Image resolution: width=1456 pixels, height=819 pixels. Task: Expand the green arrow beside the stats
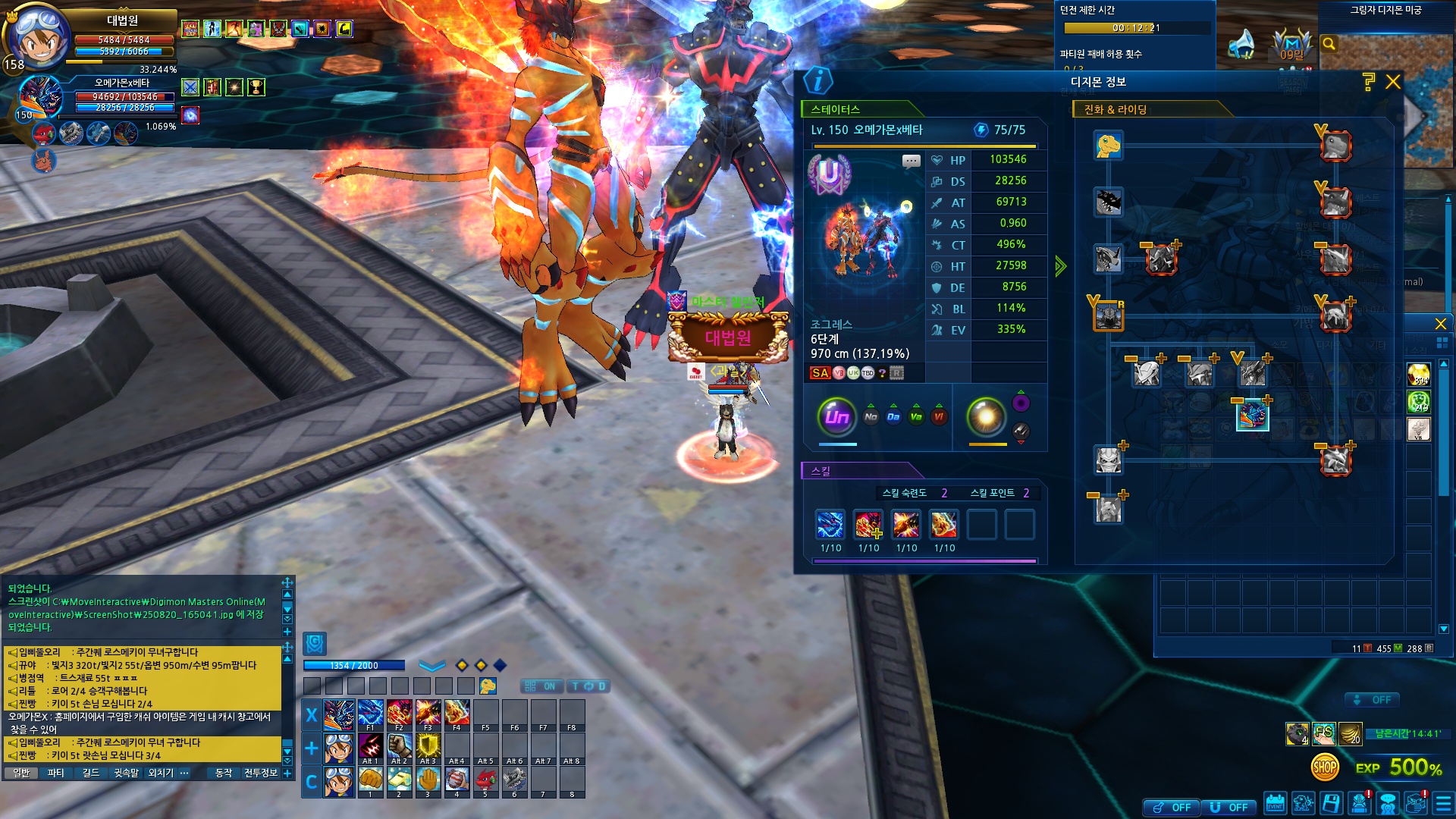1060,265
